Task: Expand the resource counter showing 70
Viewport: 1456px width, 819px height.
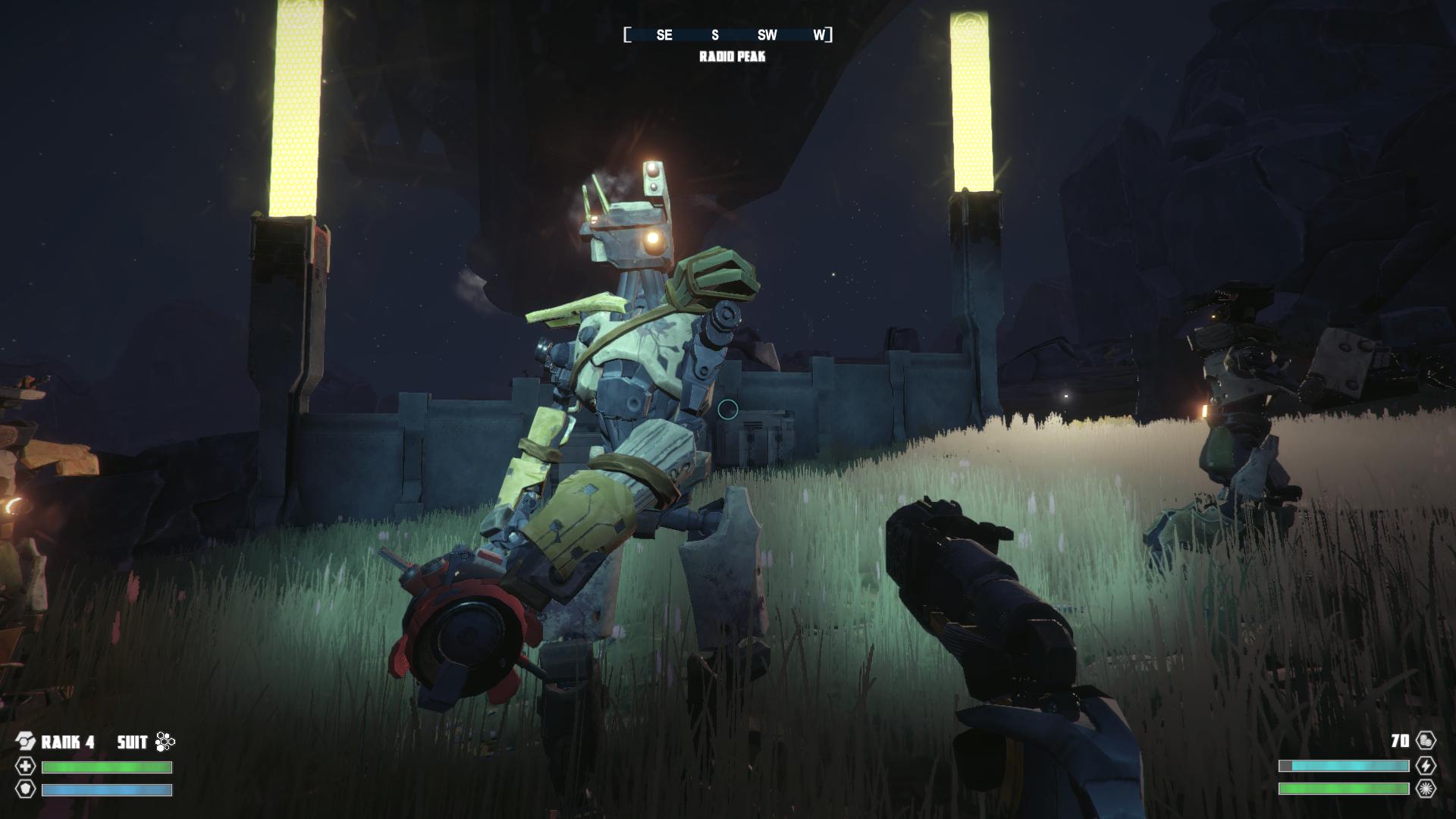Action: point(1399,739)
